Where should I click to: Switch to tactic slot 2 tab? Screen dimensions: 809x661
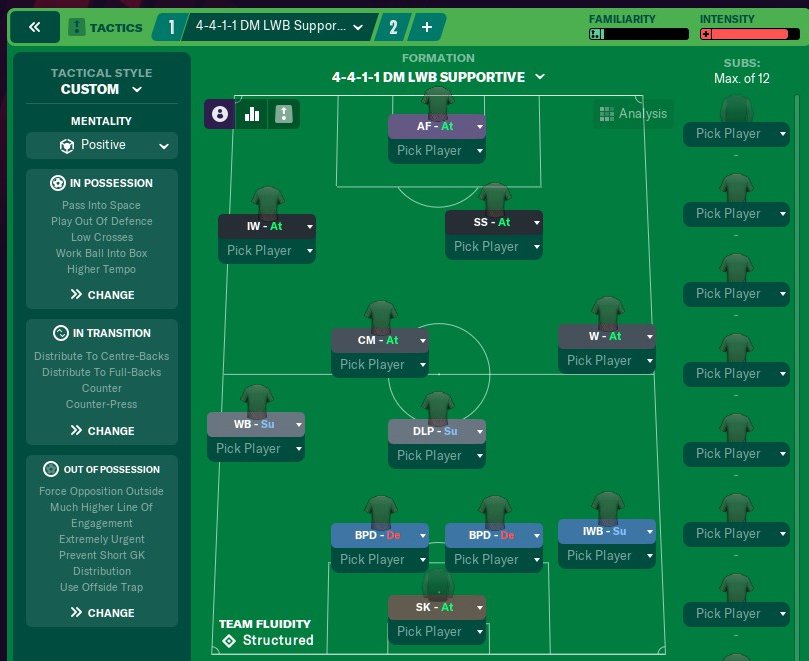[x=391, y=27]
